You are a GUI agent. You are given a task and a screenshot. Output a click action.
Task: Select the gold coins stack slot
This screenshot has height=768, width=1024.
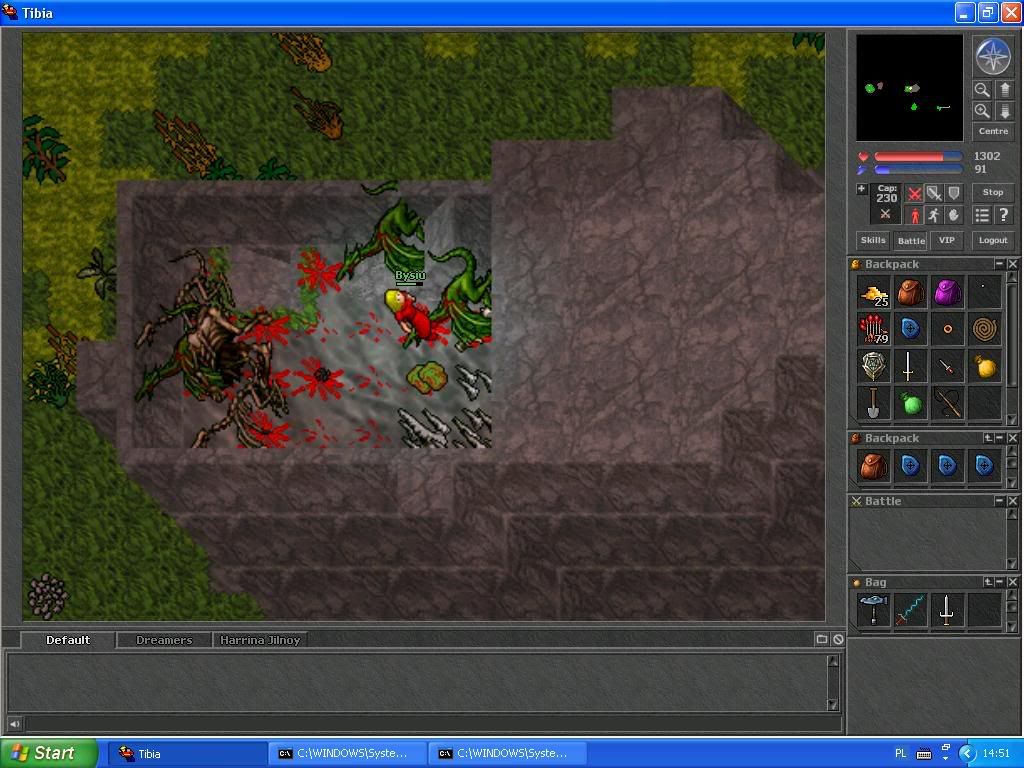(x=873, y=293)
